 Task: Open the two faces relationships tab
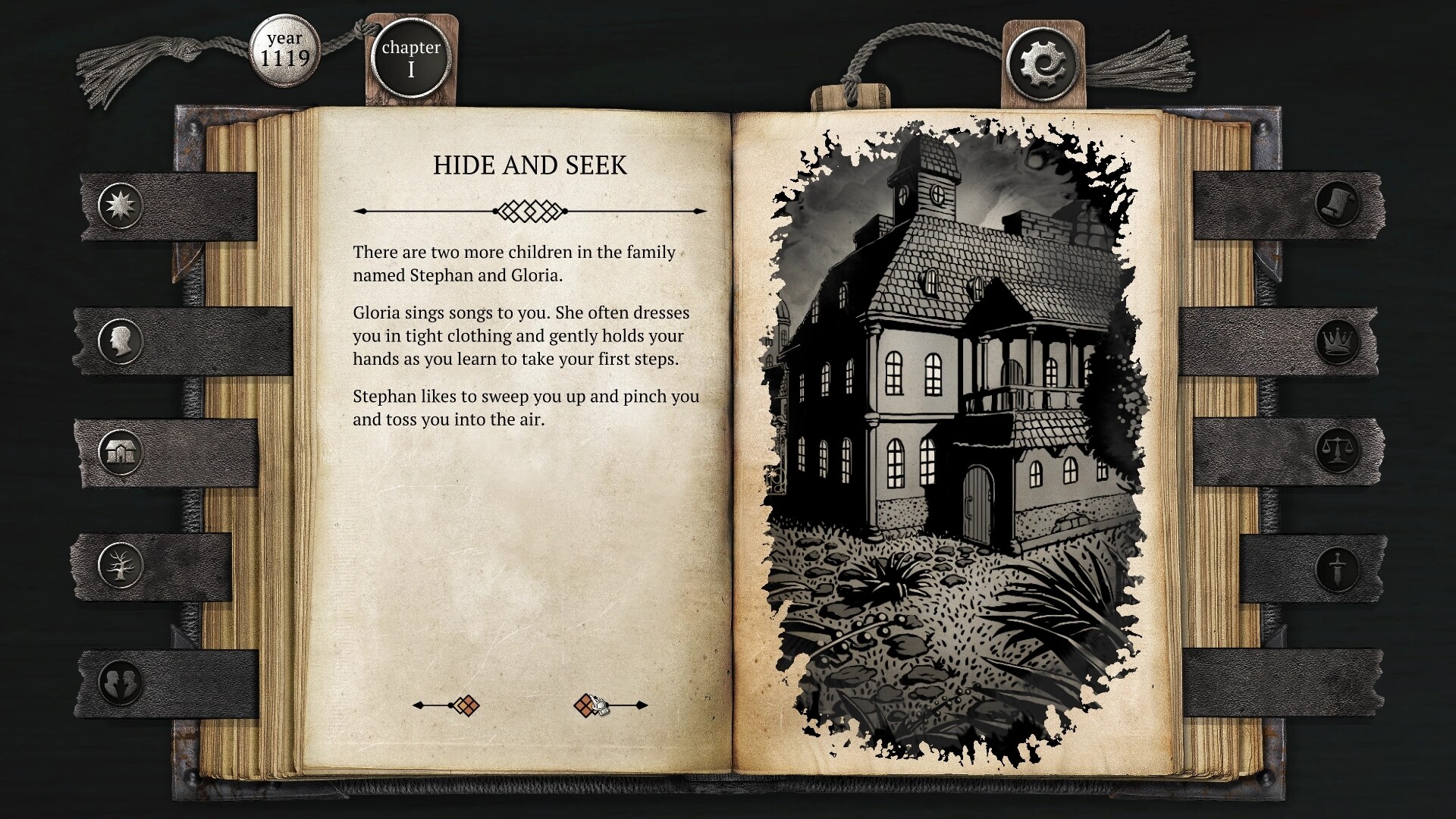121,680
